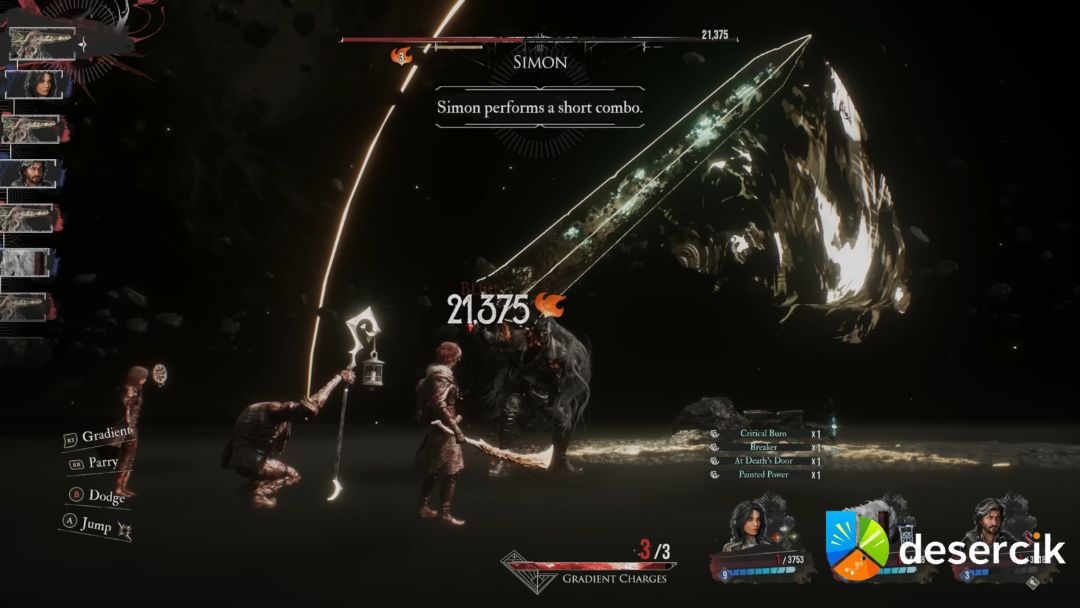Select the dark-haired woman's party status portrait
Screen dimensions: 1080x608
click(x=751, y=526)
